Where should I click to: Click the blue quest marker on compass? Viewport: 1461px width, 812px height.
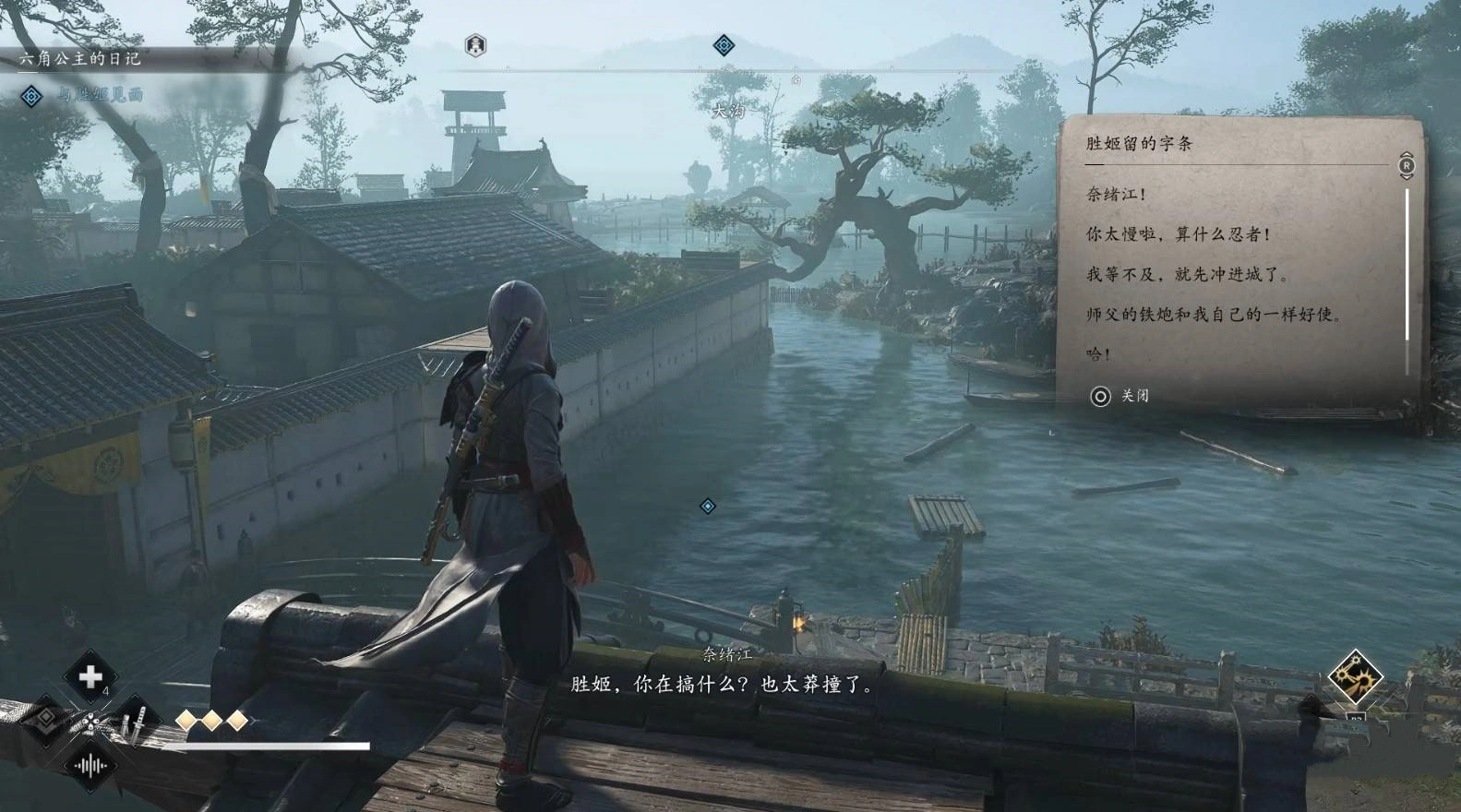pyautogui.click(x=725, y=44)
